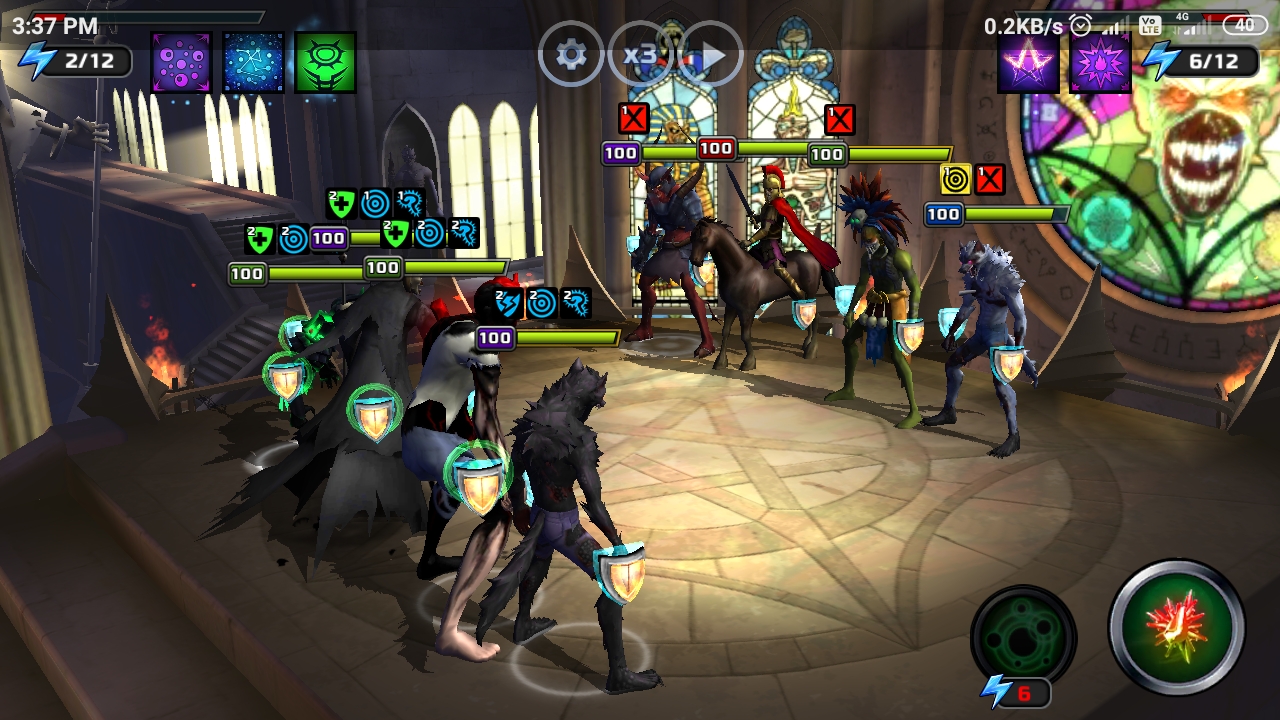Inspect the enemy purple star effect icon
Viewport: 1280px width, 720px height.
pos(1028,62)
